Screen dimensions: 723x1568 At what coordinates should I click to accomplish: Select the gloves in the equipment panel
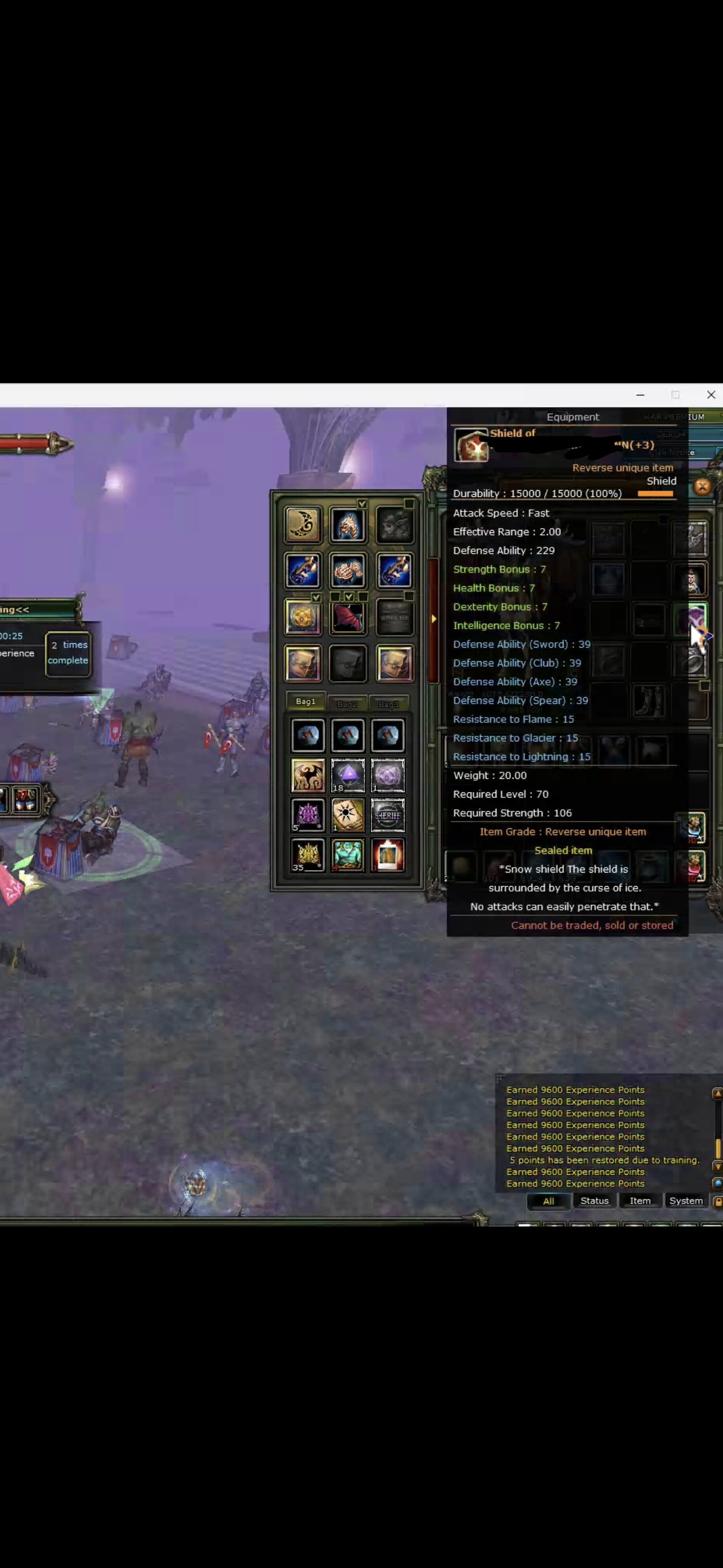348,571
